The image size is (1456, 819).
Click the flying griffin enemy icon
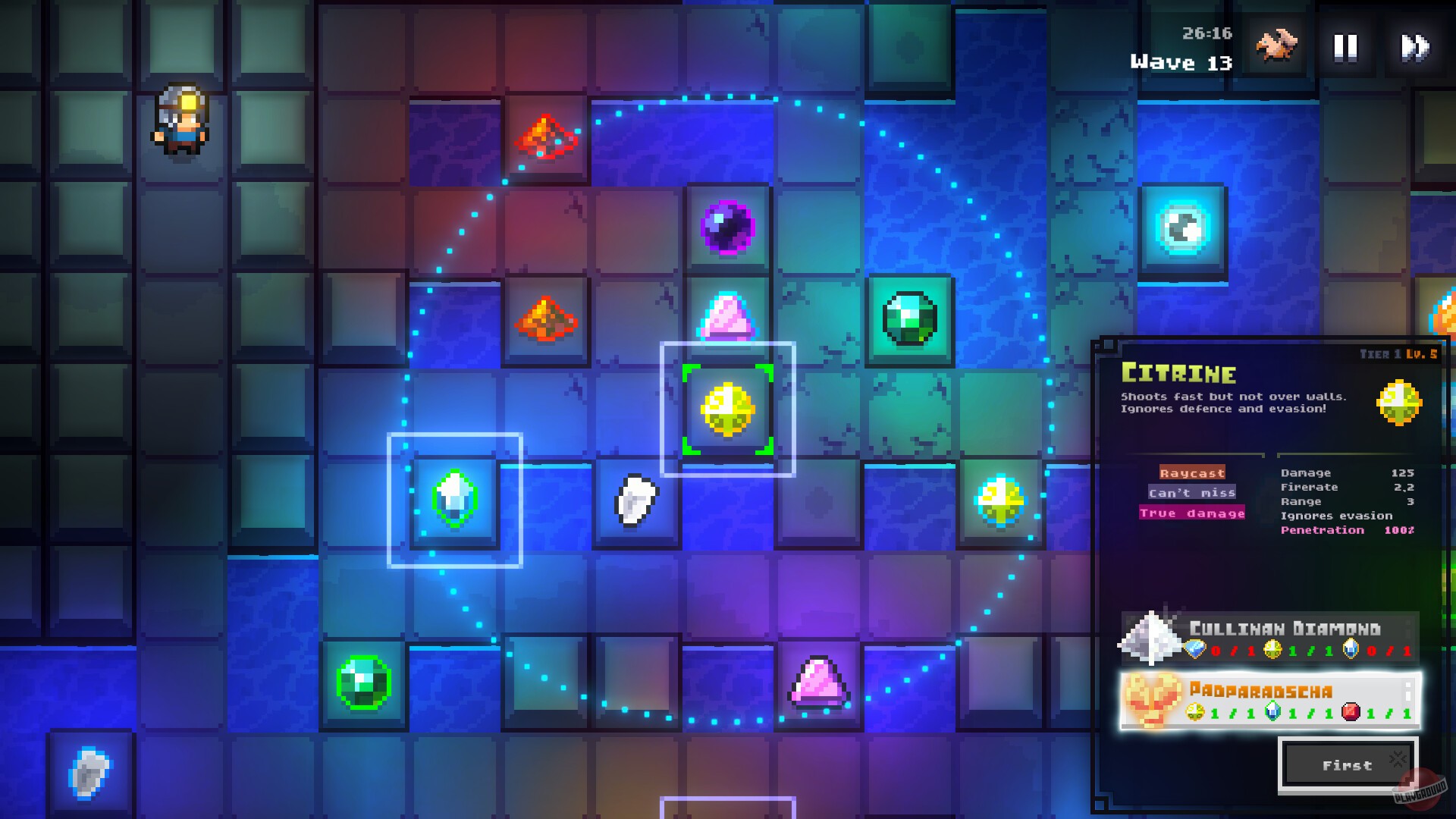coord(1277,47)
